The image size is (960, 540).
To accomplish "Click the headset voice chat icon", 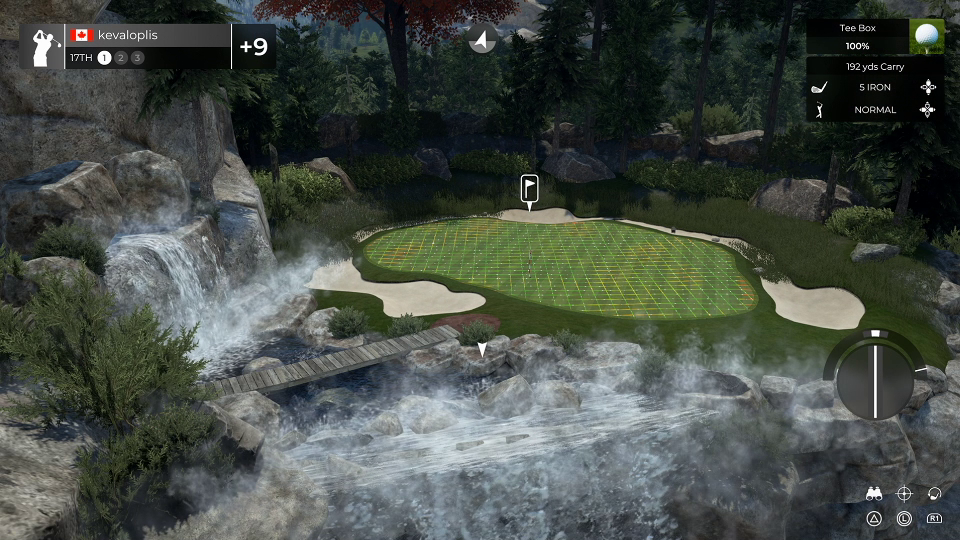I will tap(934, 493).
